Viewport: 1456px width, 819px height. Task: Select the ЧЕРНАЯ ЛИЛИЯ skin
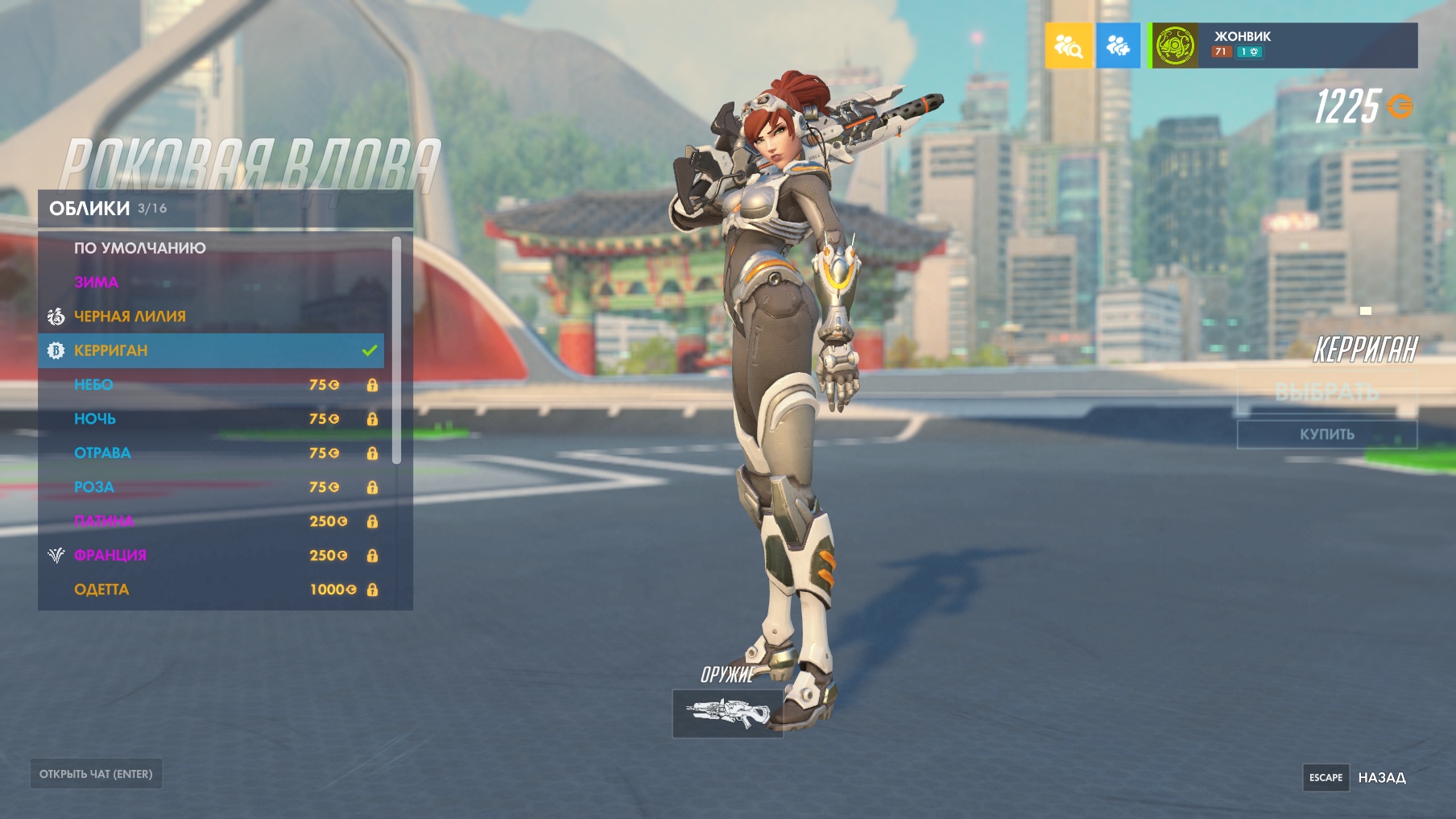click(211, 316)
